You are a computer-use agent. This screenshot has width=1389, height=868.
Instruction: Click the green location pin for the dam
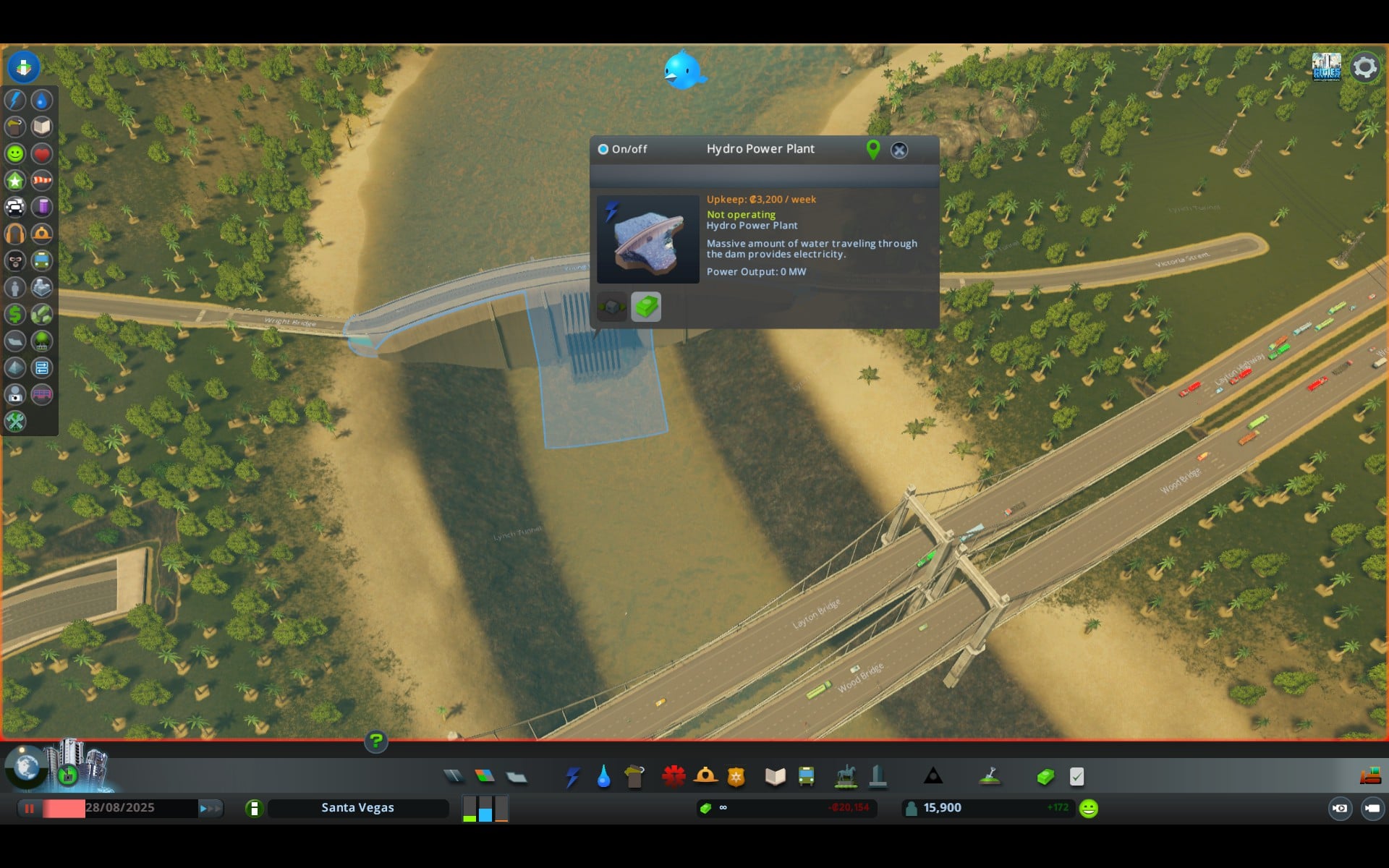coord(873,149)
